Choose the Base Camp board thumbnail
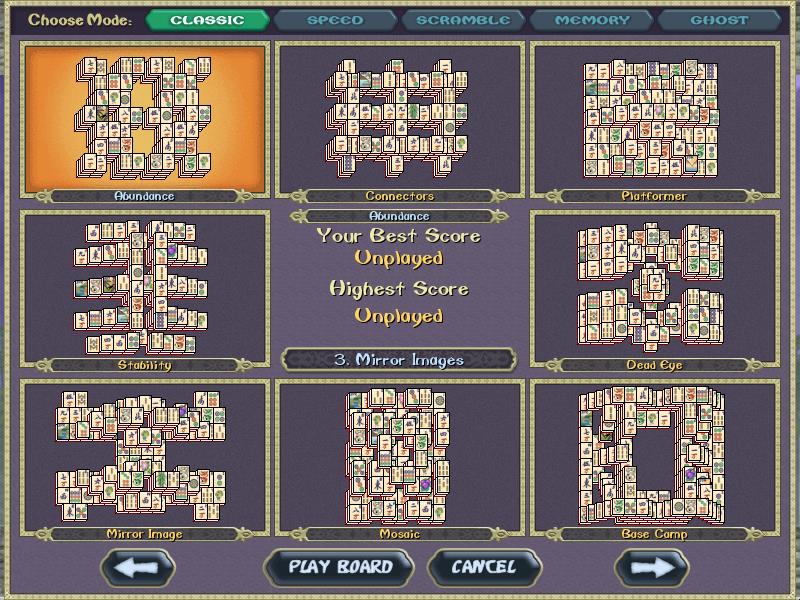Screen dimensions: 800x600 [654, 457]
